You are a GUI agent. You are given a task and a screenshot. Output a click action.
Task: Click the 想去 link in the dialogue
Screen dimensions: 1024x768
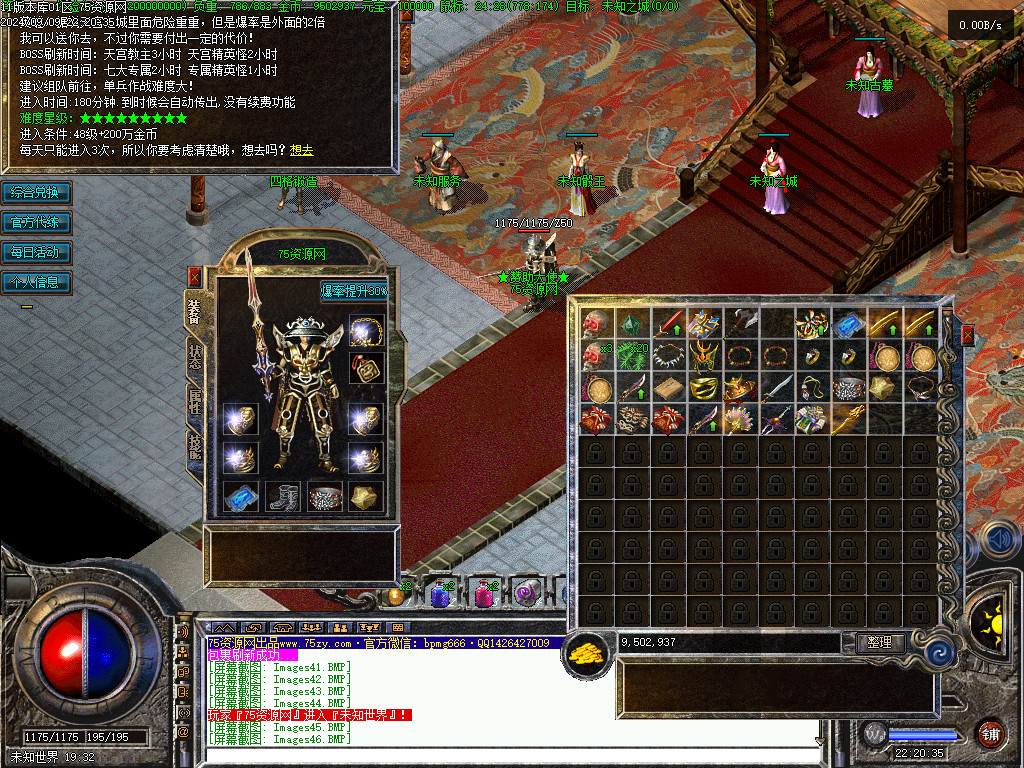(301, 150)
